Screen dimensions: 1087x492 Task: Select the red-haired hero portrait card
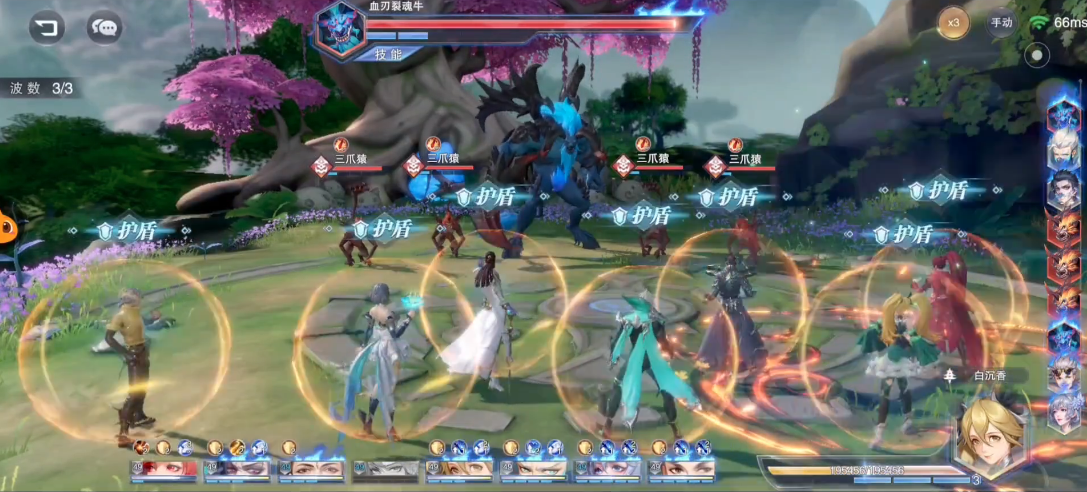point(162,468)
